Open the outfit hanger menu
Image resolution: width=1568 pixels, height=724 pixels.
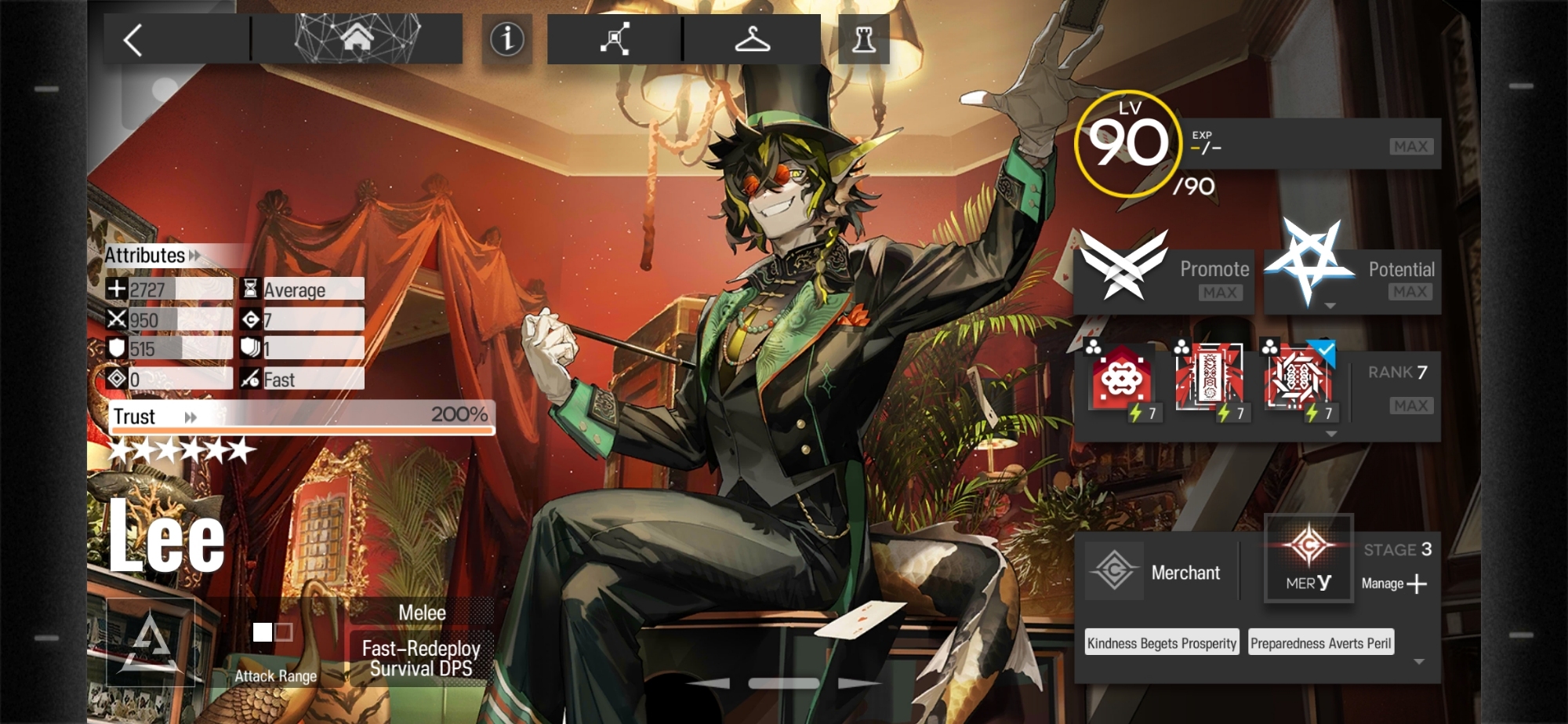(752, 38)
